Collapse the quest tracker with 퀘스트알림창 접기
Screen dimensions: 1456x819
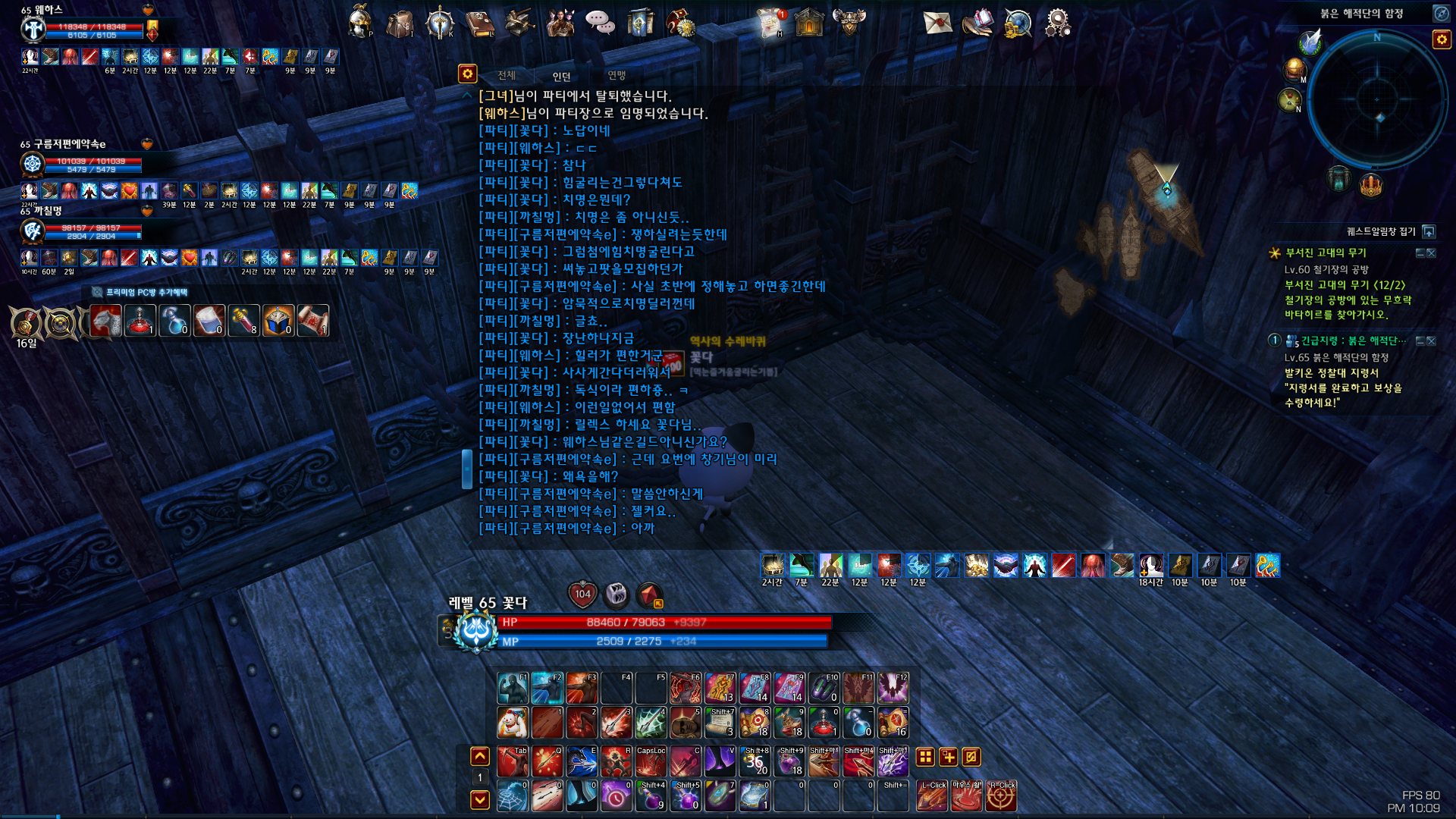tap(1429, 231)
